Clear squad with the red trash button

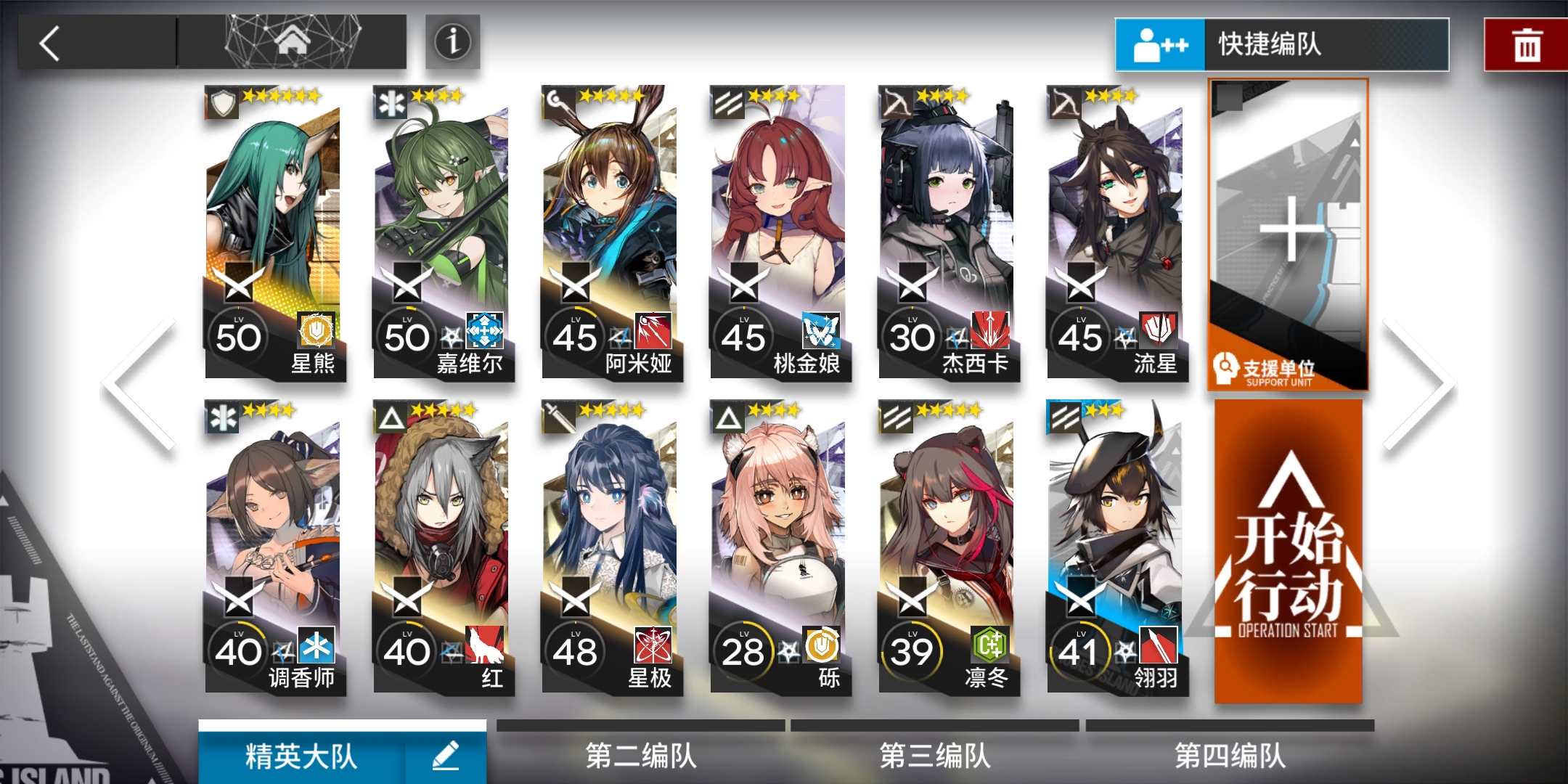(1527, 46)
